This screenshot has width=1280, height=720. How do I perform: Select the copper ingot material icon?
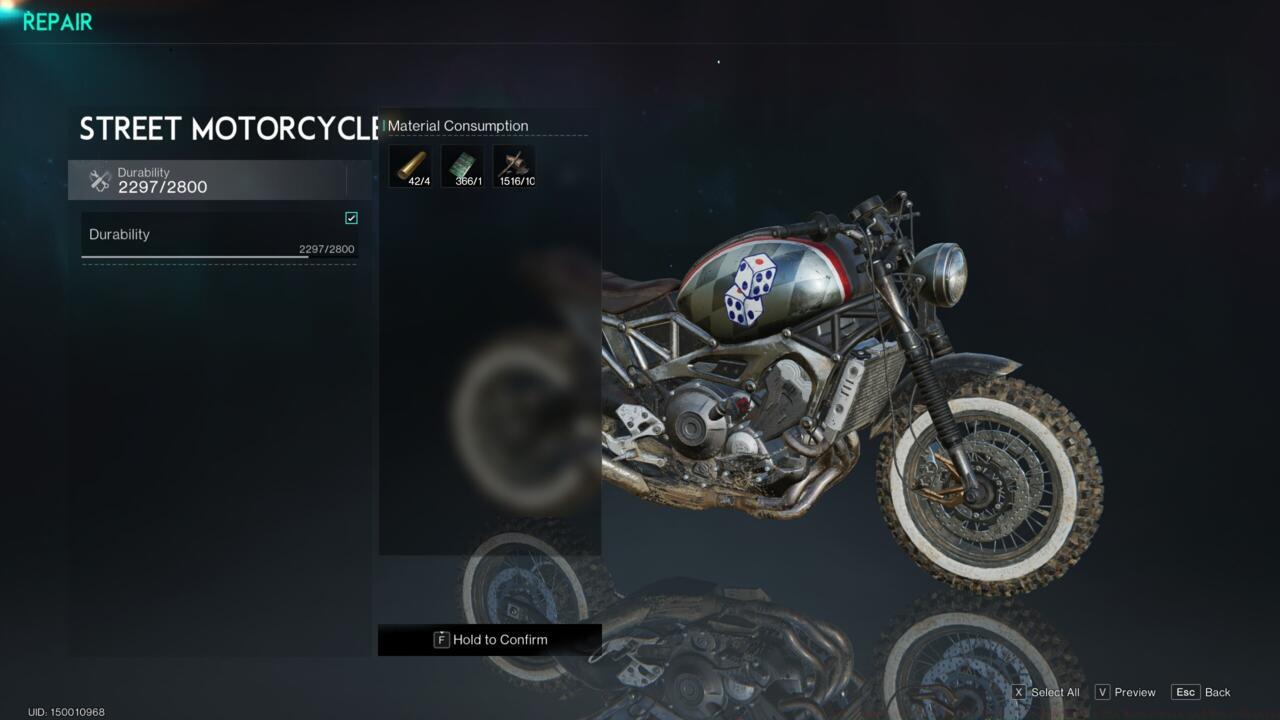pos(410,165)
